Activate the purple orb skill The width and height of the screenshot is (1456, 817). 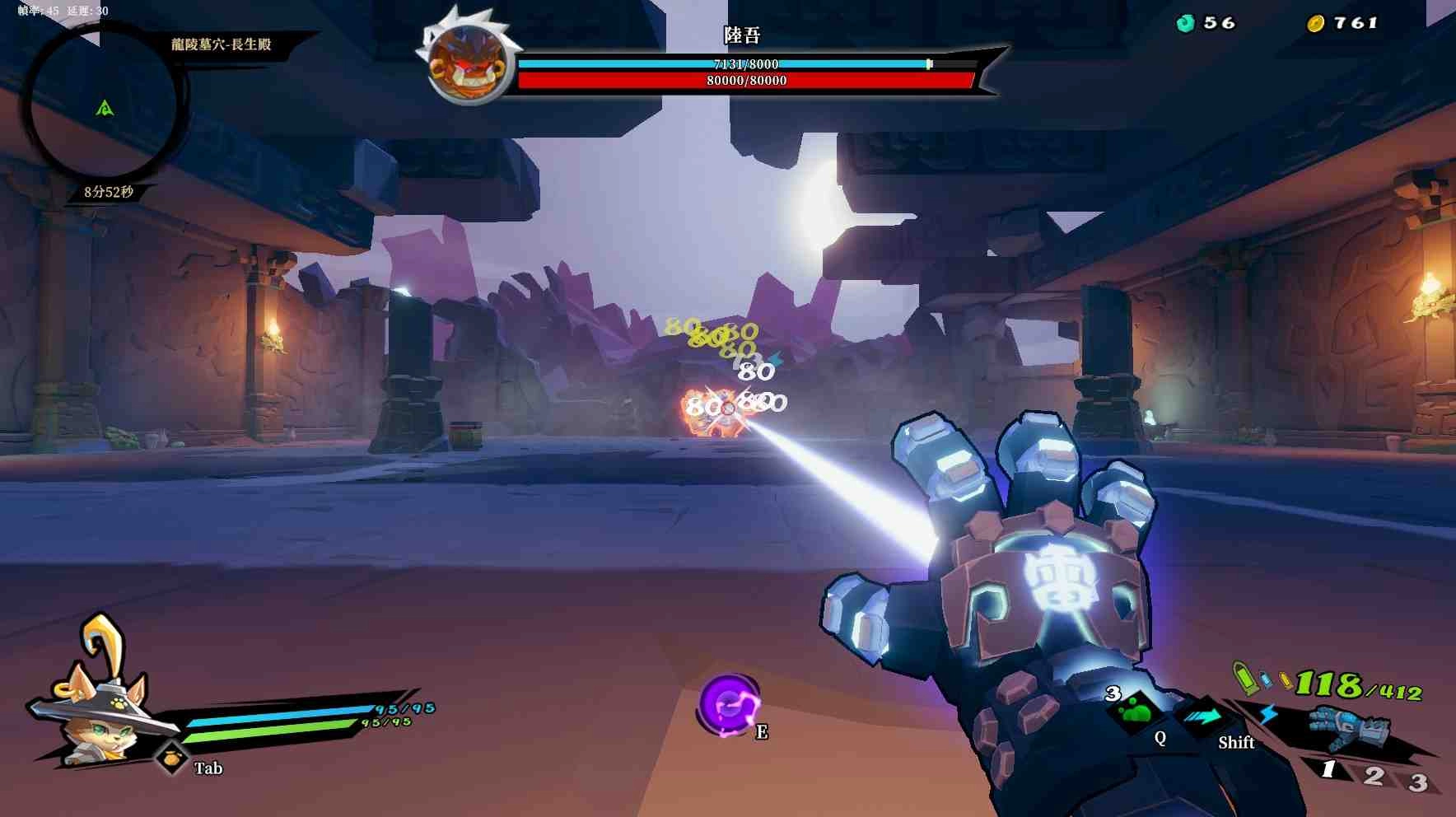point(728,704)
